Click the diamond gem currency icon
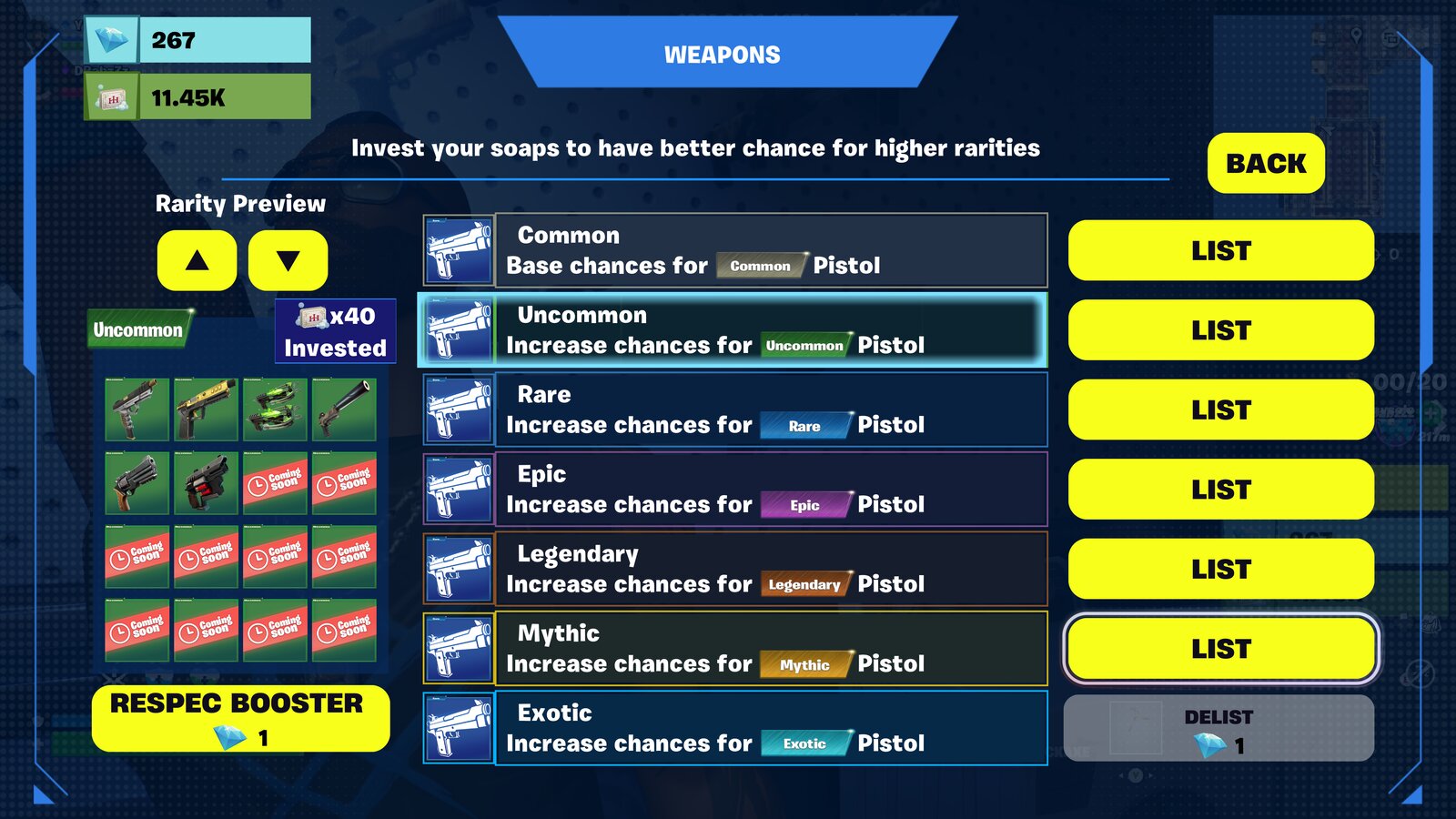1456x819 pixels. 109,40
